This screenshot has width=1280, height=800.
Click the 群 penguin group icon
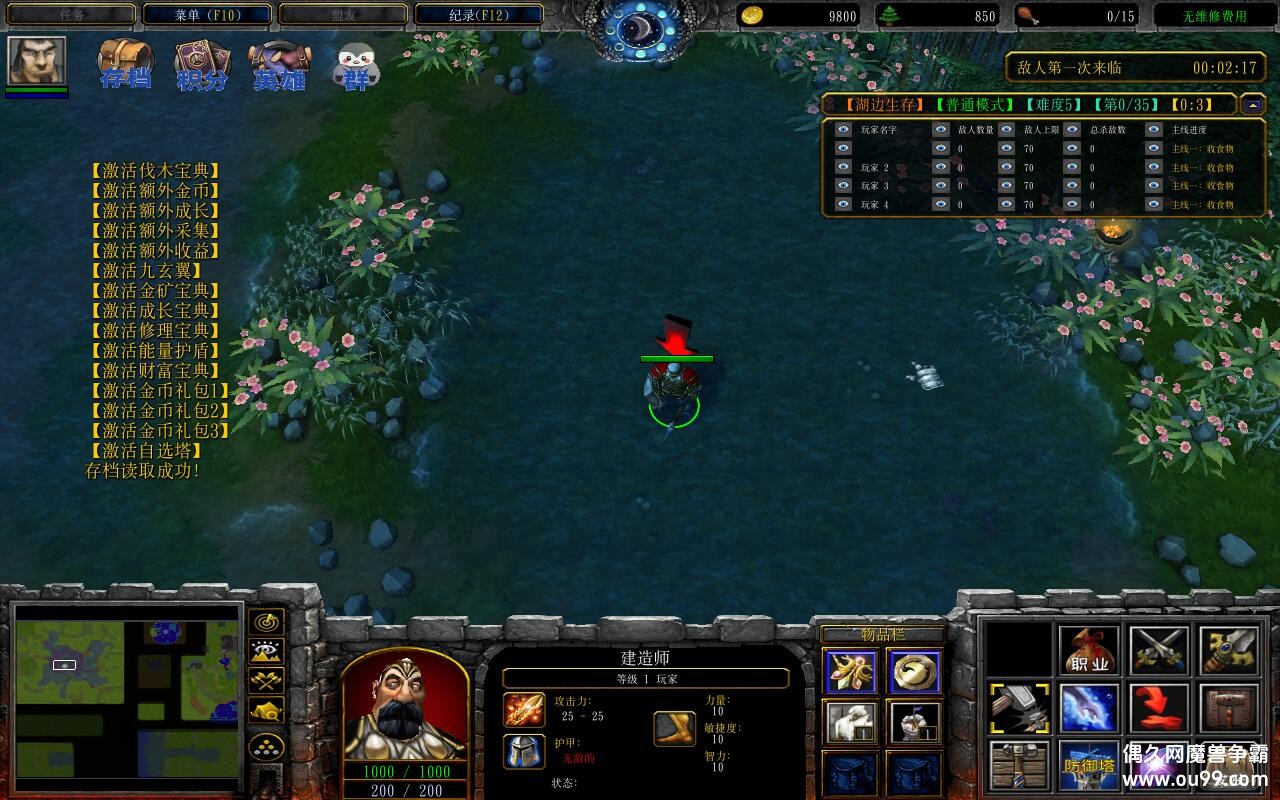tap(357, 66)
